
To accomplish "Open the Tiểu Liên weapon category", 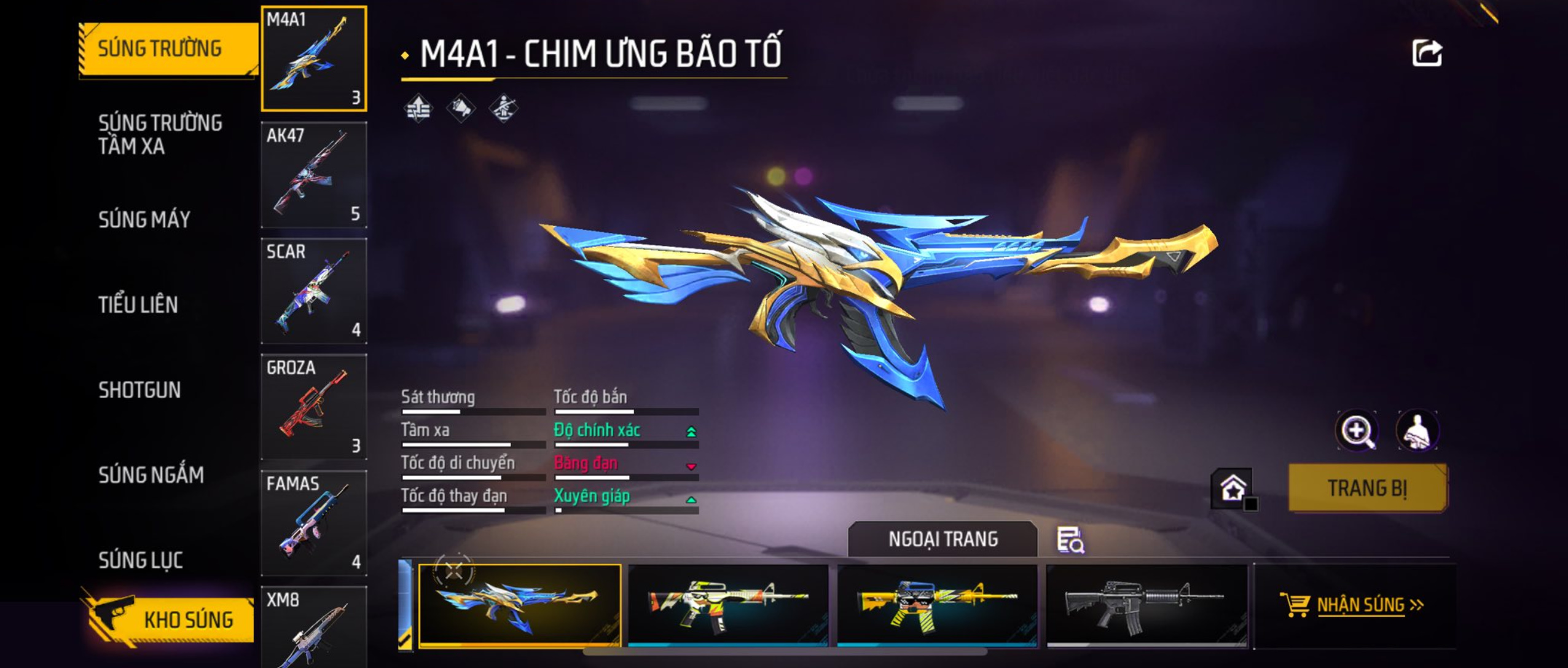I will click(x=138, y=305).
